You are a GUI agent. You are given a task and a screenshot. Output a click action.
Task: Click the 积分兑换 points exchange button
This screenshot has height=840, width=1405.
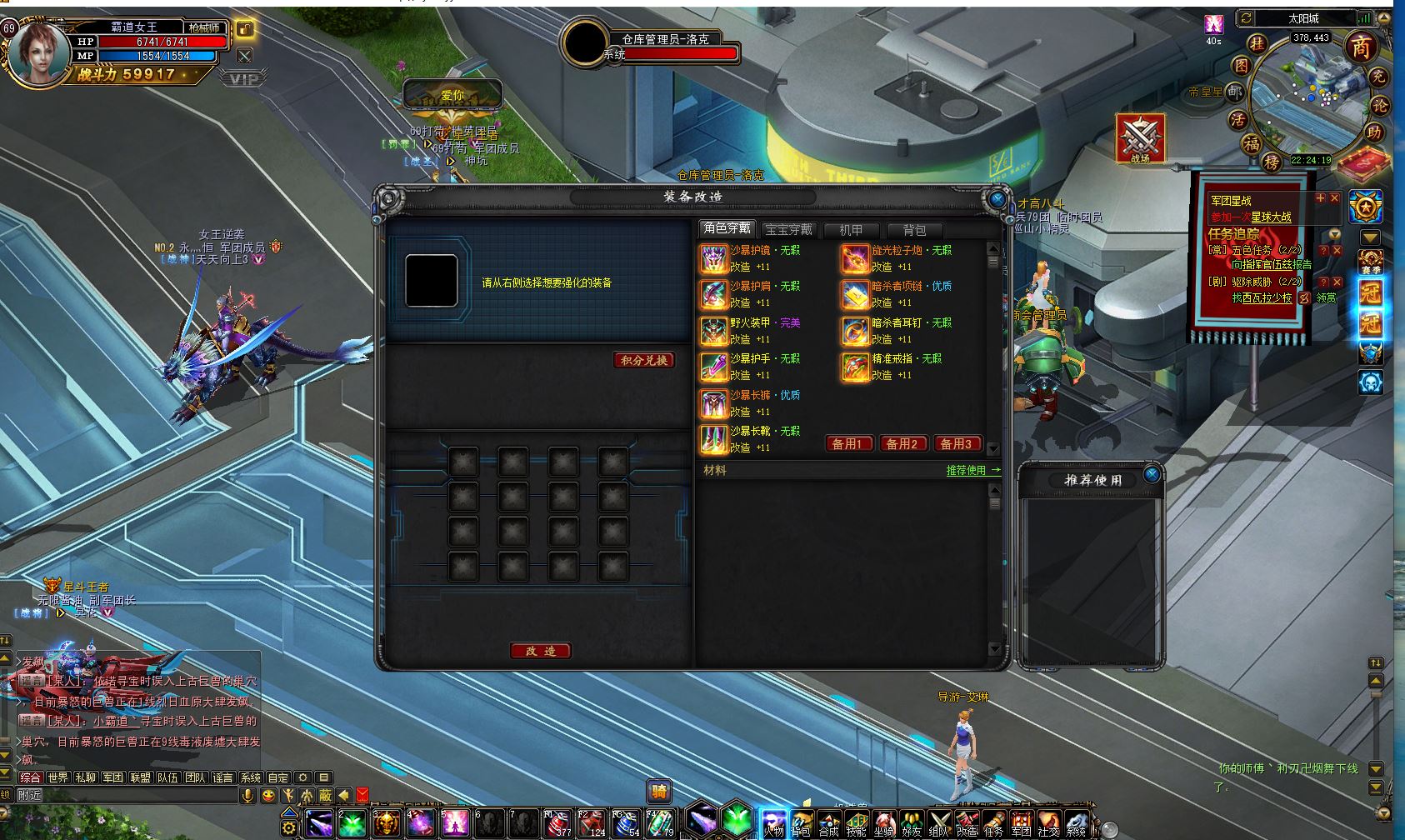tap(644, 360)
